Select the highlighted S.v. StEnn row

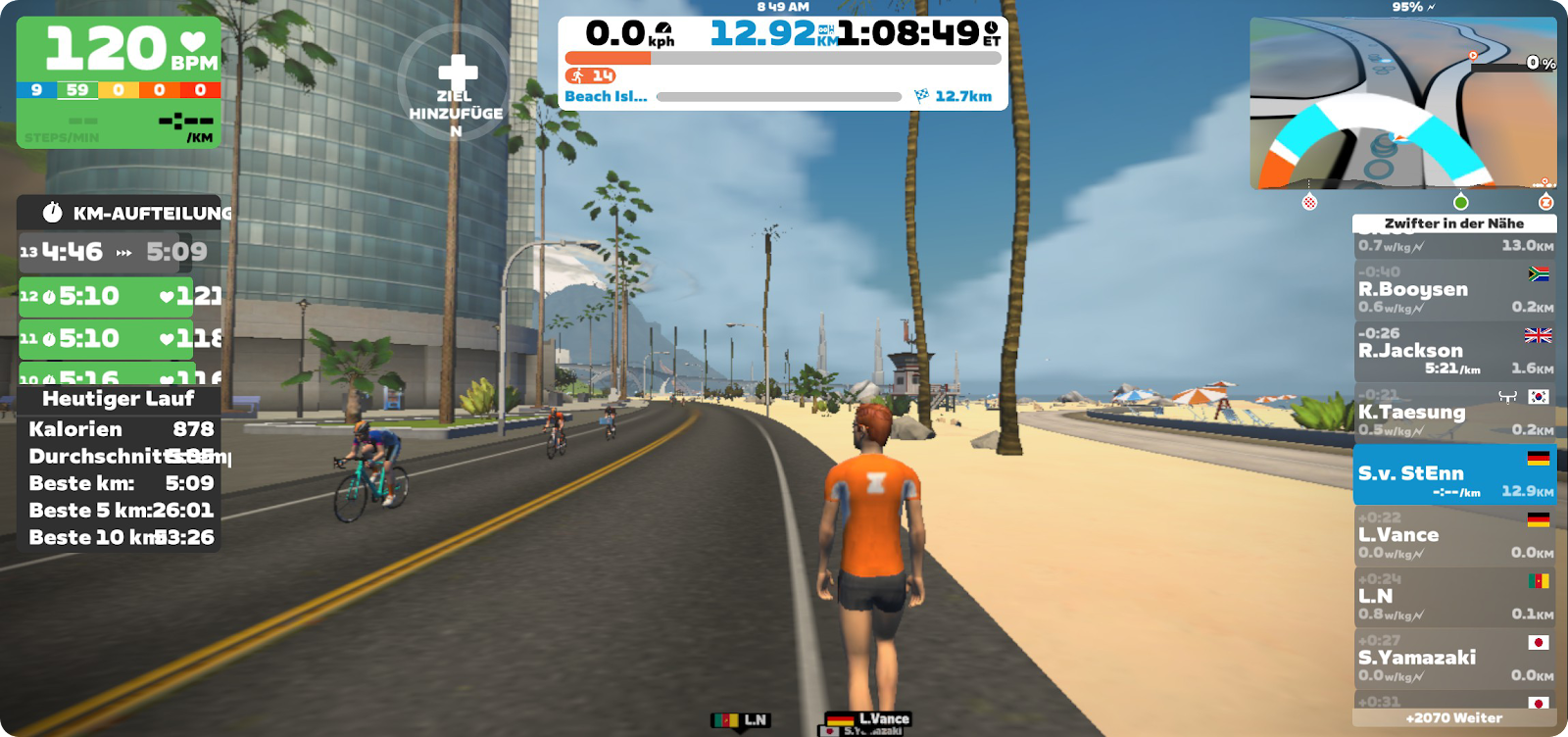[x=1454, y=474]
